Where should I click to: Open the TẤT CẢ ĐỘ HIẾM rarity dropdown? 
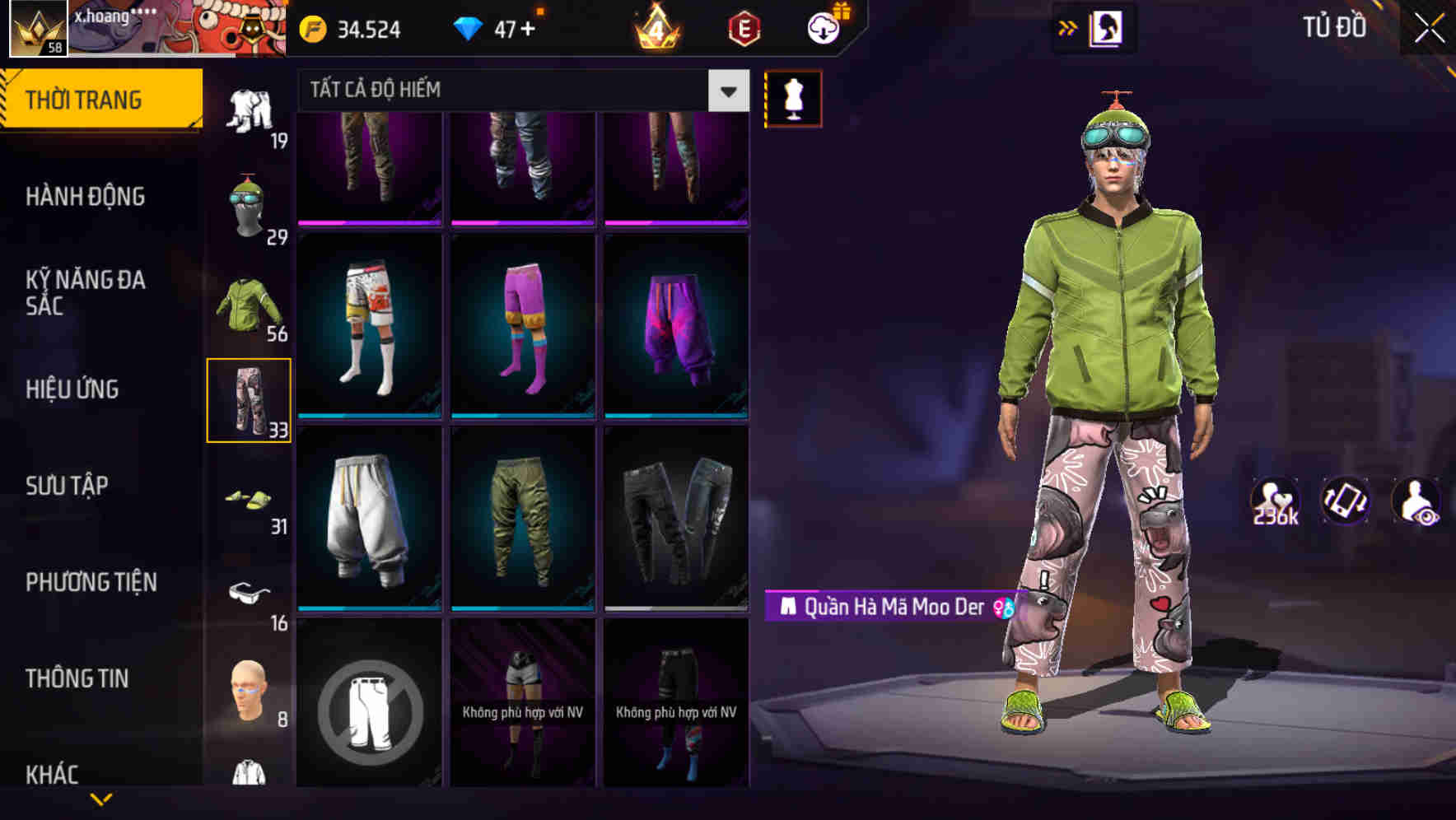click(x=511, y=91)
